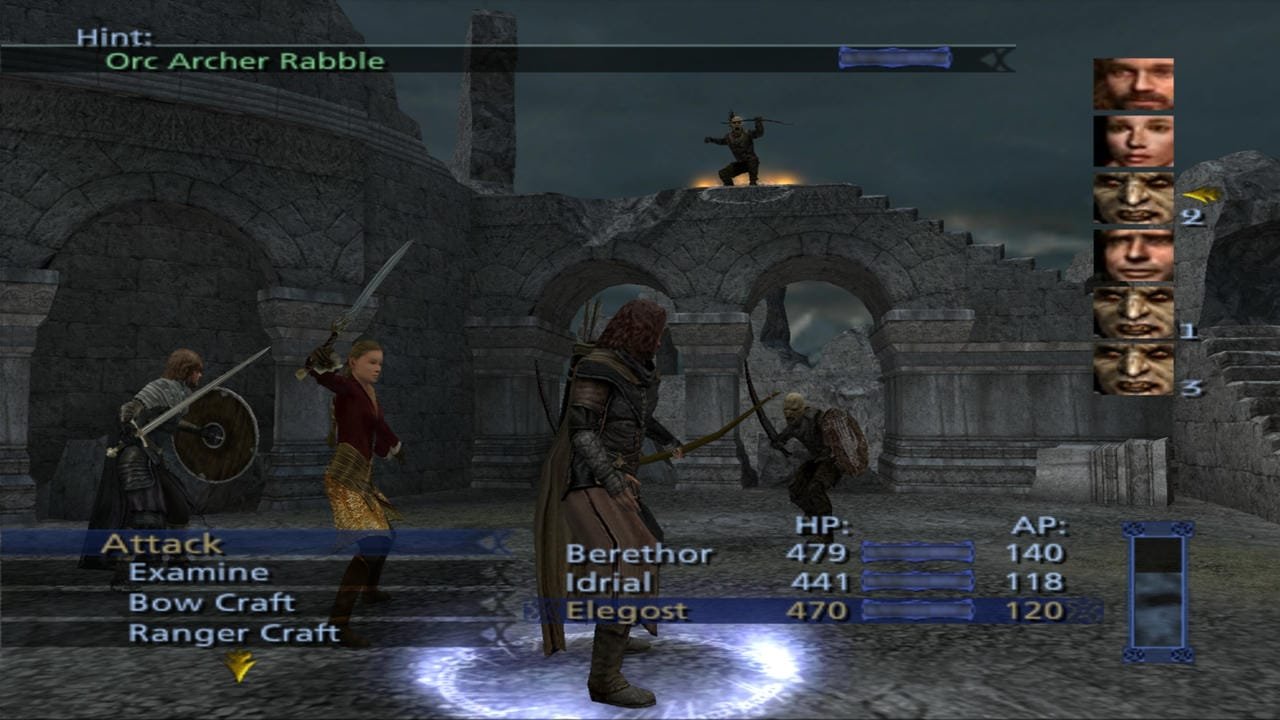
Task: Choose the orc portrait numbered 2
Action: (x=1133, y=198)
